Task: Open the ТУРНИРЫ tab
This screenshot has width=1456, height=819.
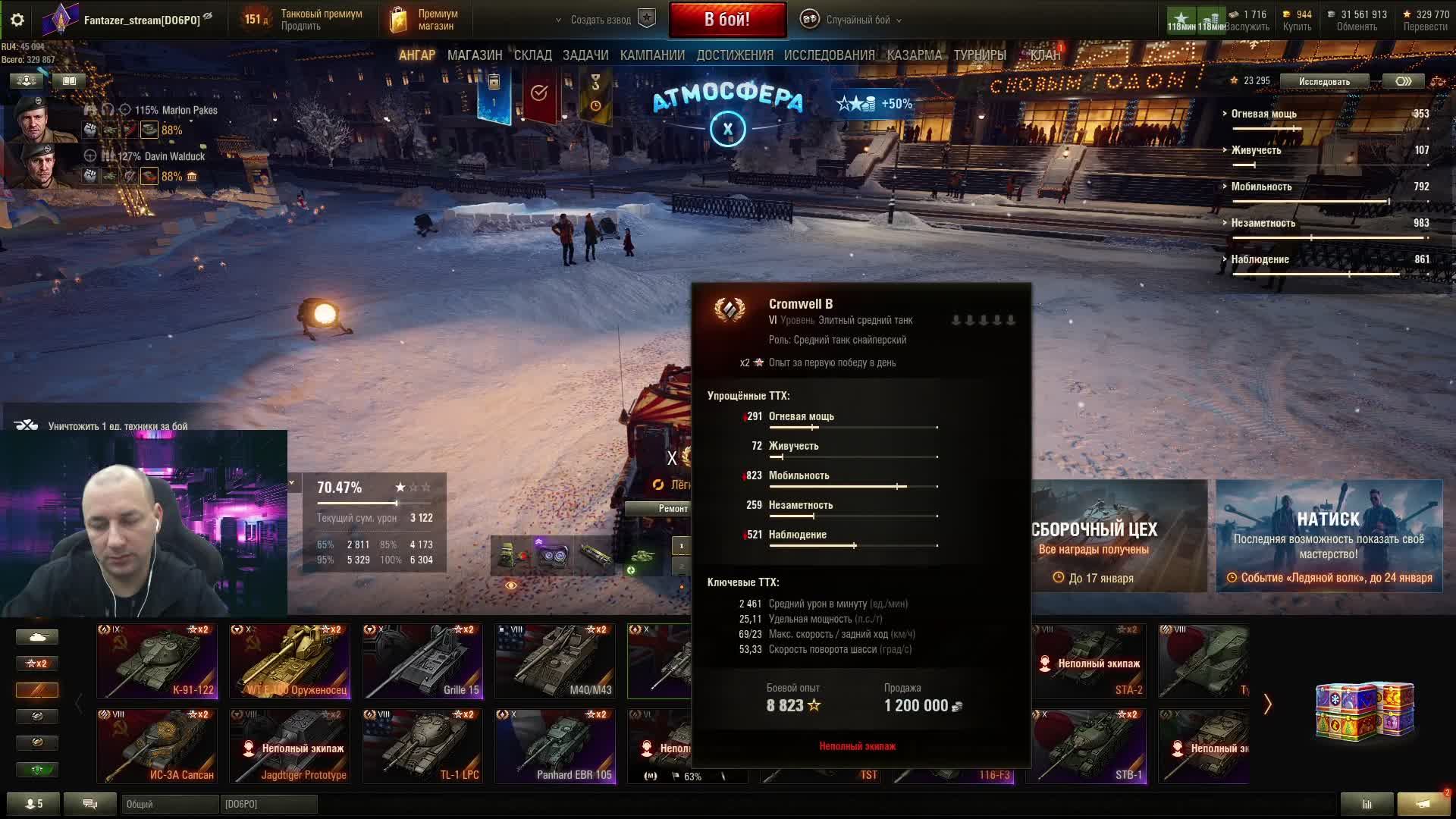Action: pyautogui.click(x=979, y=55)
